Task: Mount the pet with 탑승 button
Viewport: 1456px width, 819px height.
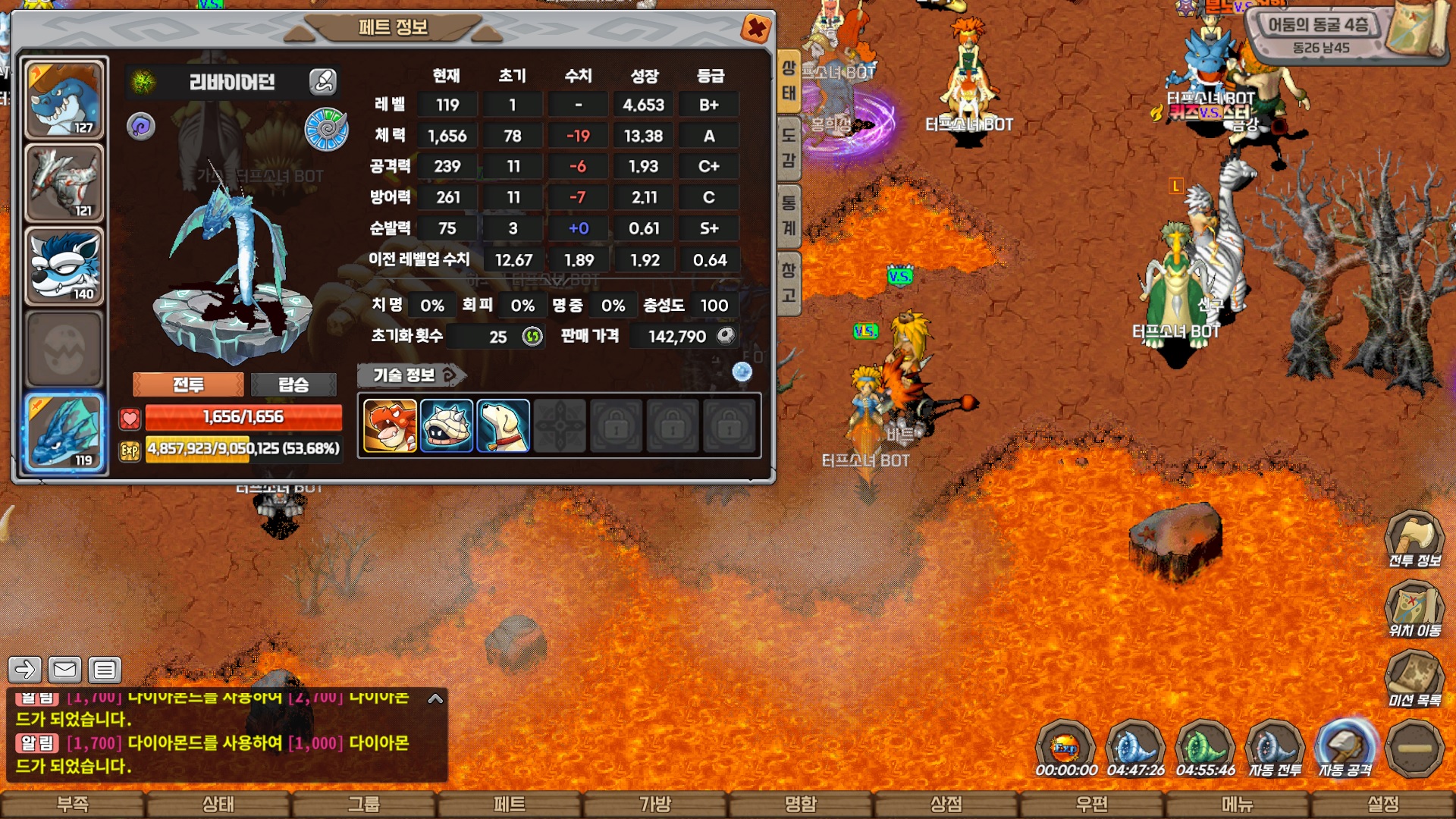Action: [293, 384]
